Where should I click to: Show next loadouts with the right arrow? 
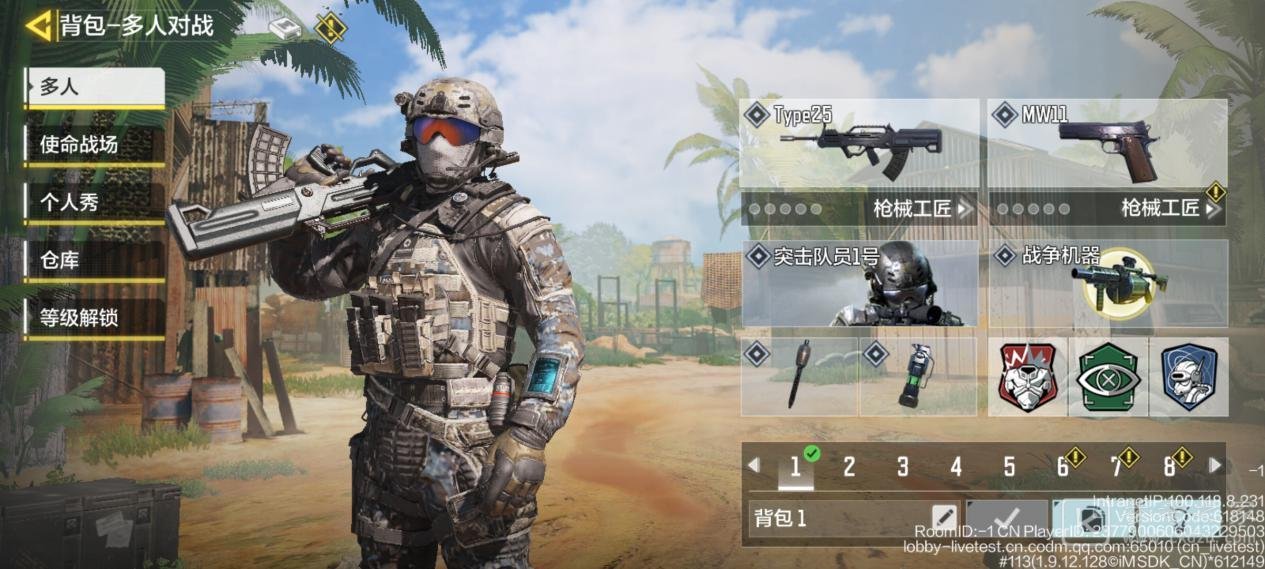pos(1216,466)
